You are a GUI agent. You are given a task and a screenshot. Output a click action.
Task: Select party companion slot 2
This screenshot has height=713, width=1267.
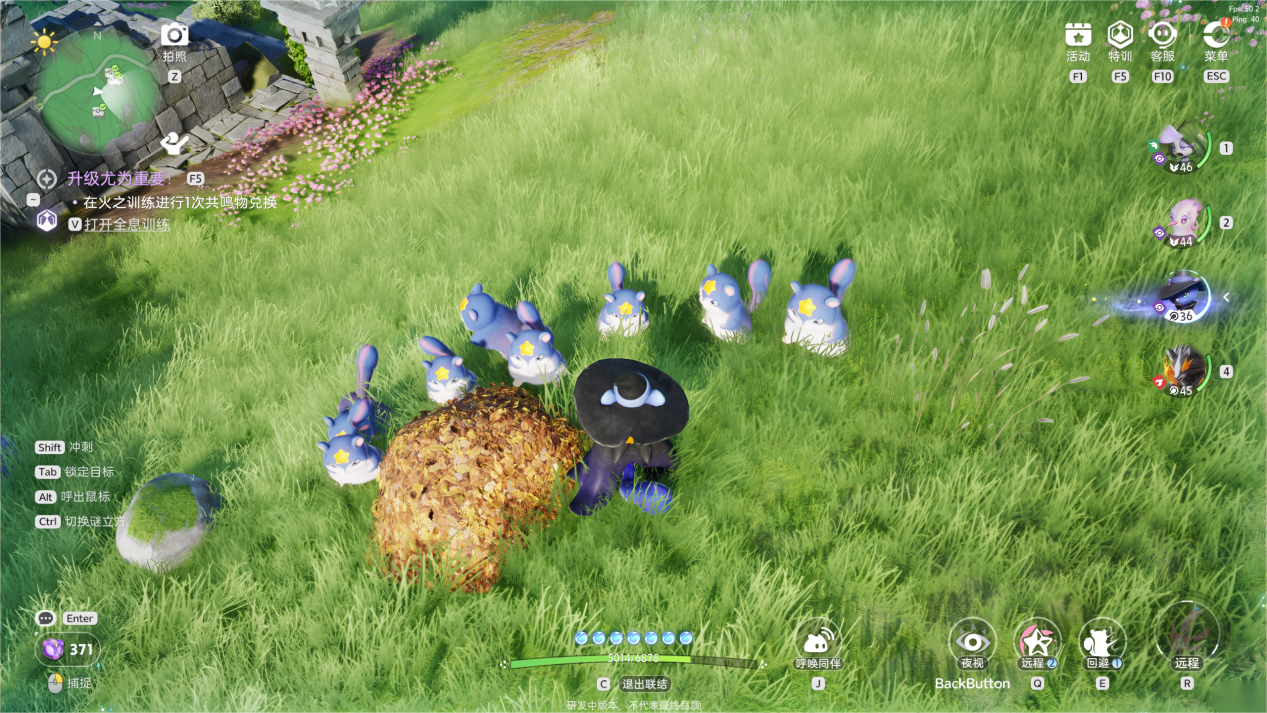[x=1183, y=223]
